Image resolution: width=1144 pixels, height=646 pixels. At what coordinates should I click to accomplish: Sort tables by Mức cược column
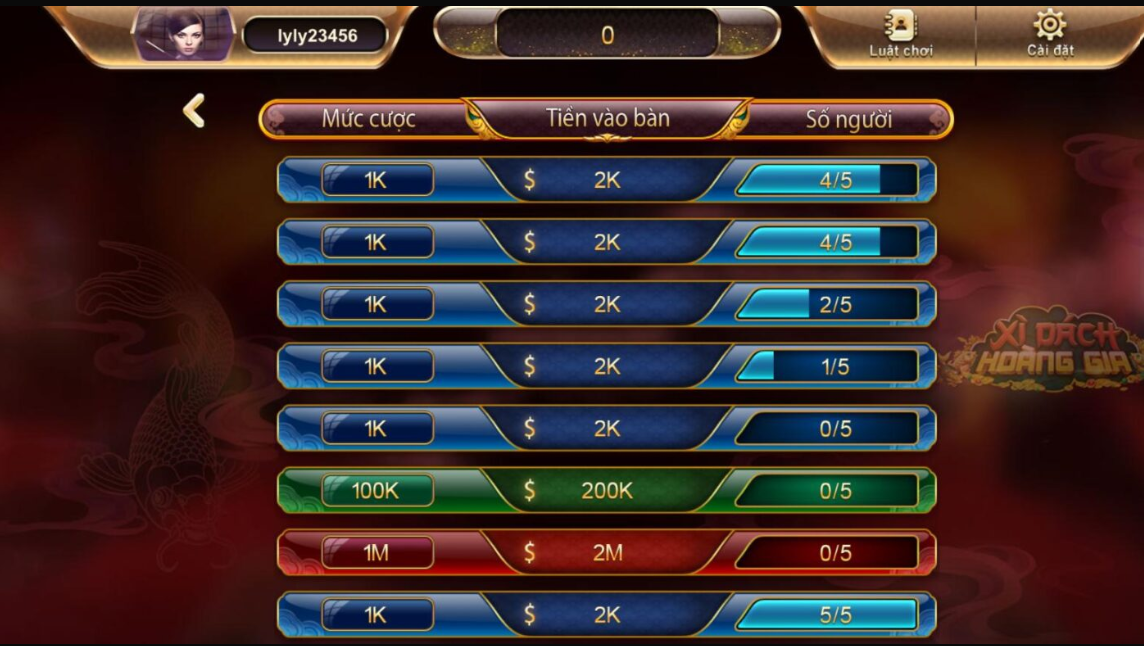368,119
